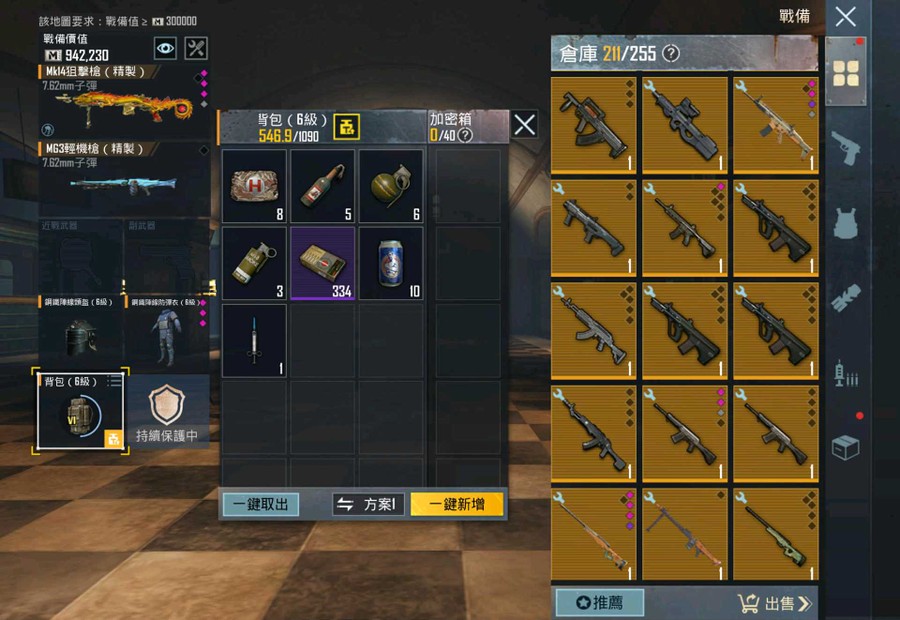Select the frag grenade slot
900x620 pixels.
[x=391, y=186]
